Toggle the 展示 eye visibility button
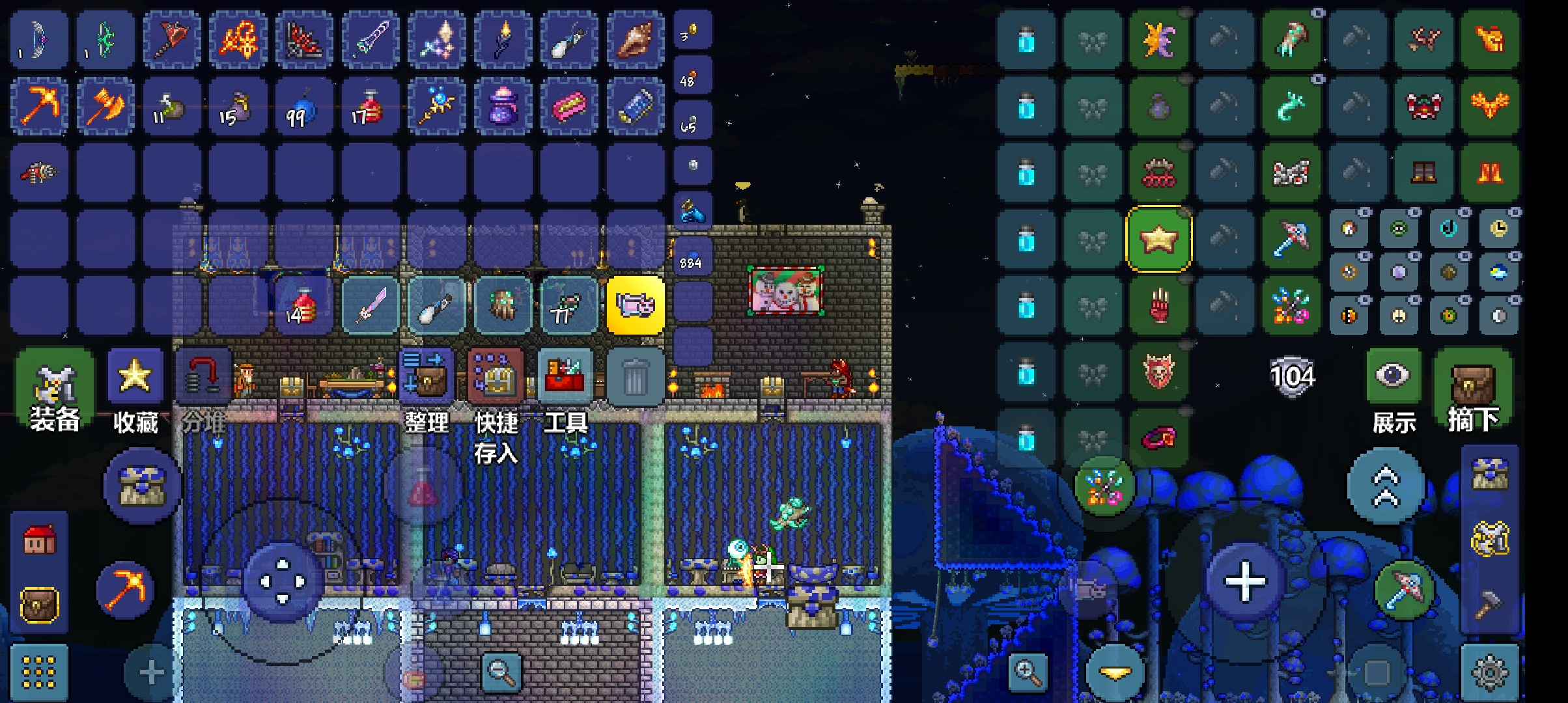The width and height of the screenshot is (1568, 703). click(1393, 378)
